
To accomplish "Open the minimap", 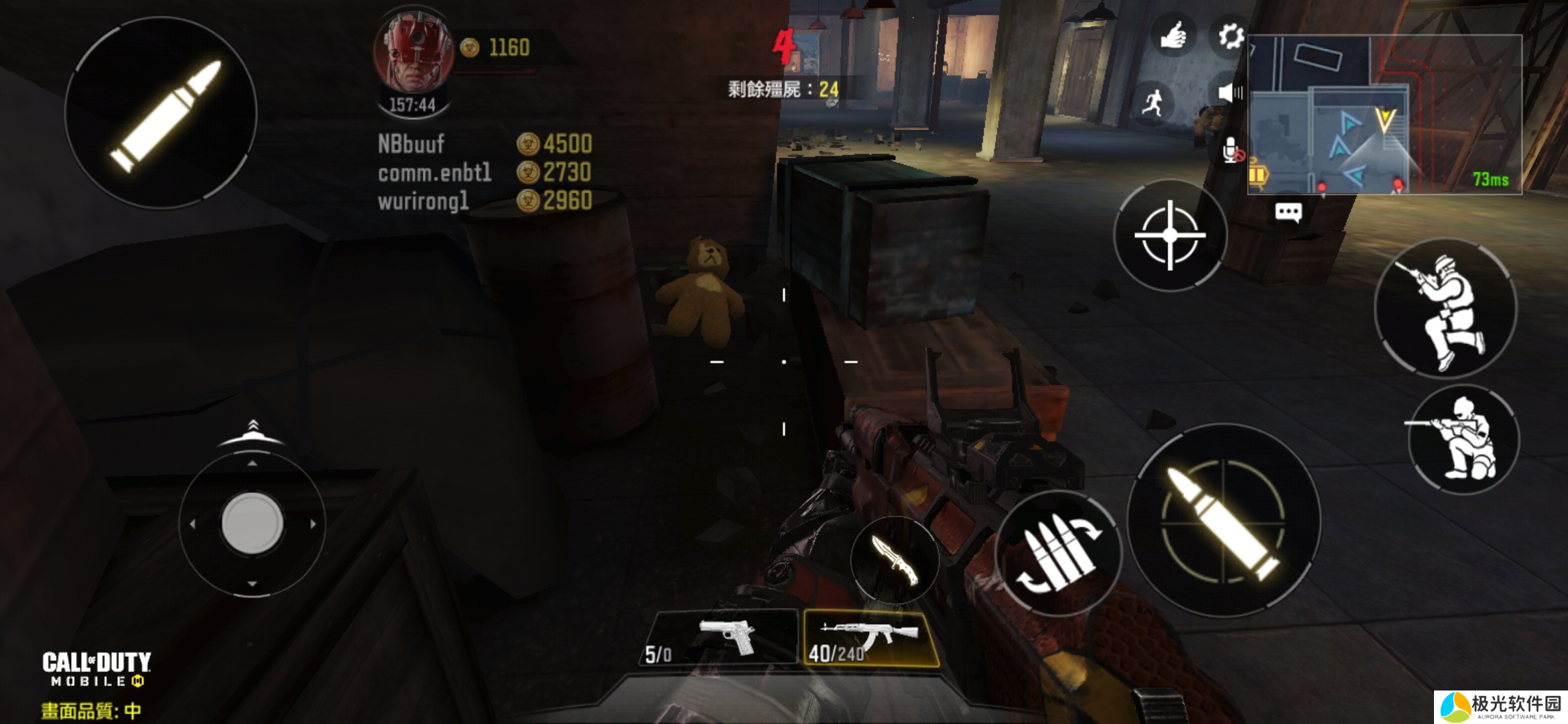I will click(x=1384, y=114).
